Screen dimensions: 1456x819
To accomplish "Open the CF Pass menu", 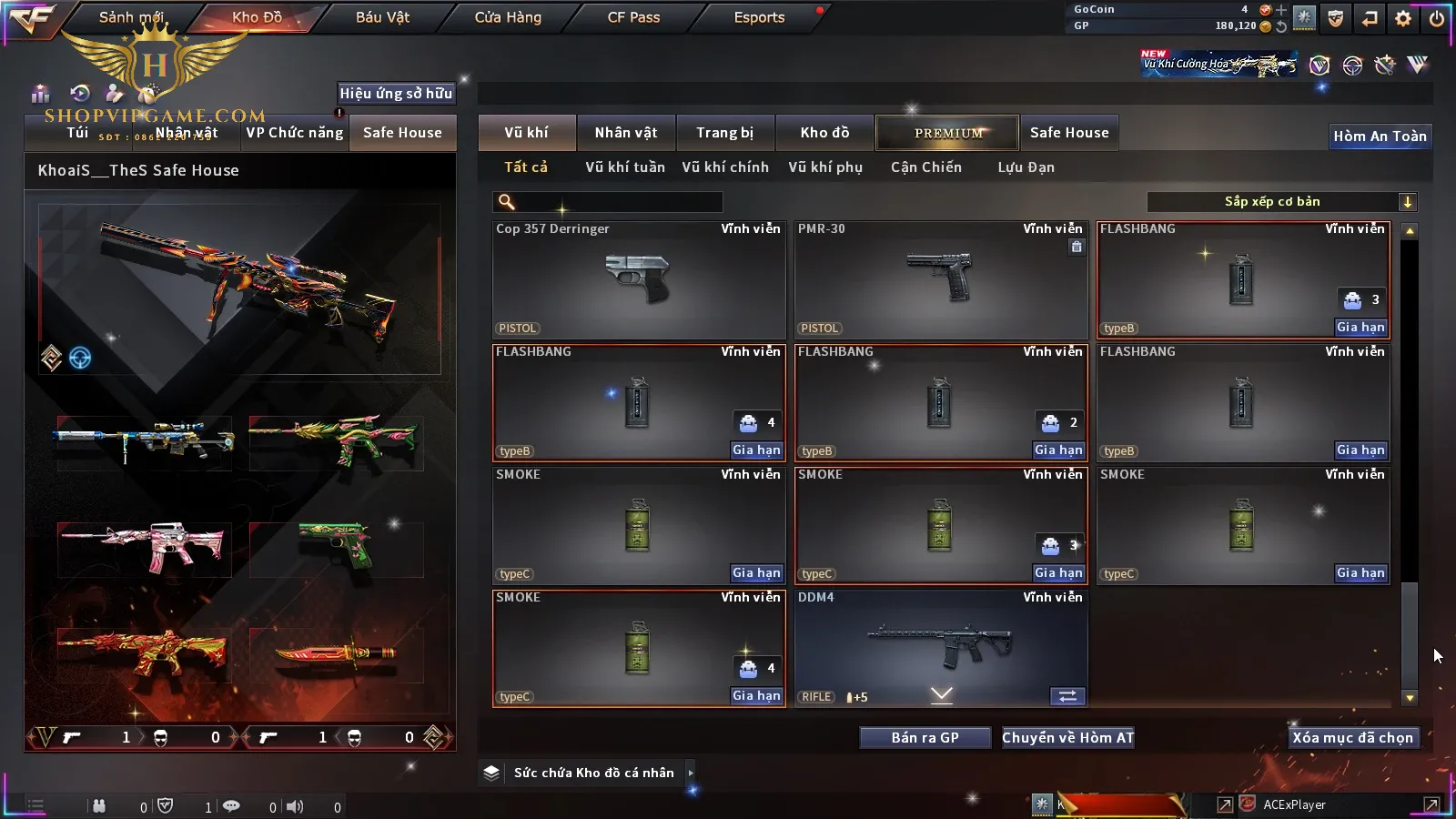I will (633, 17).
